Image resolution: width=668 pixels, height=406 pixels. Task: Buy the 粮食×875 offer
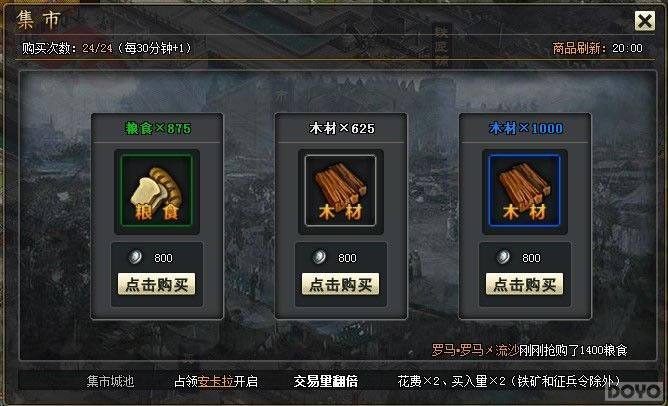coord(157,284)
